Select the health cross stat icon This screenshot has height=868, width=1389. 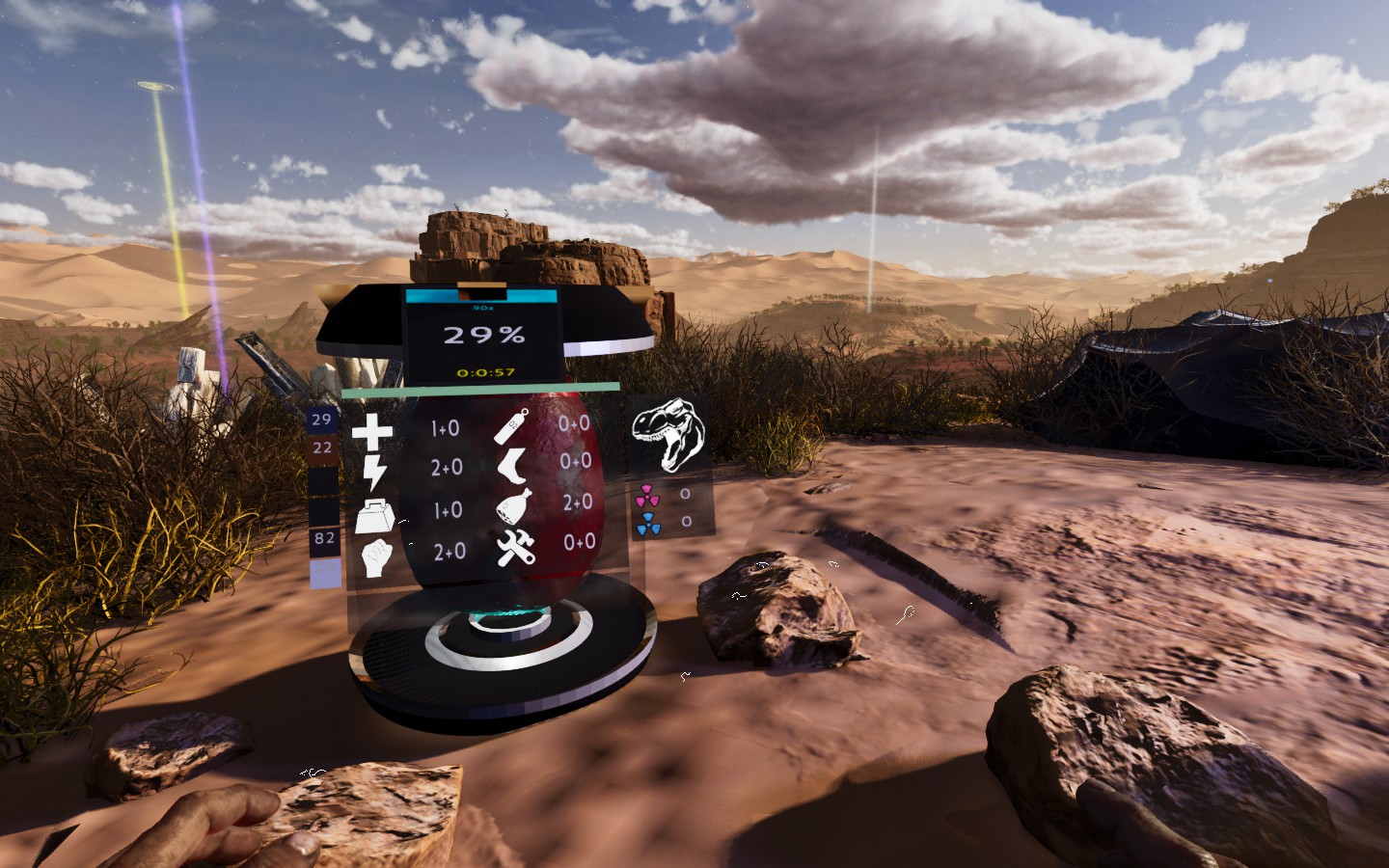tap(373, 431)
